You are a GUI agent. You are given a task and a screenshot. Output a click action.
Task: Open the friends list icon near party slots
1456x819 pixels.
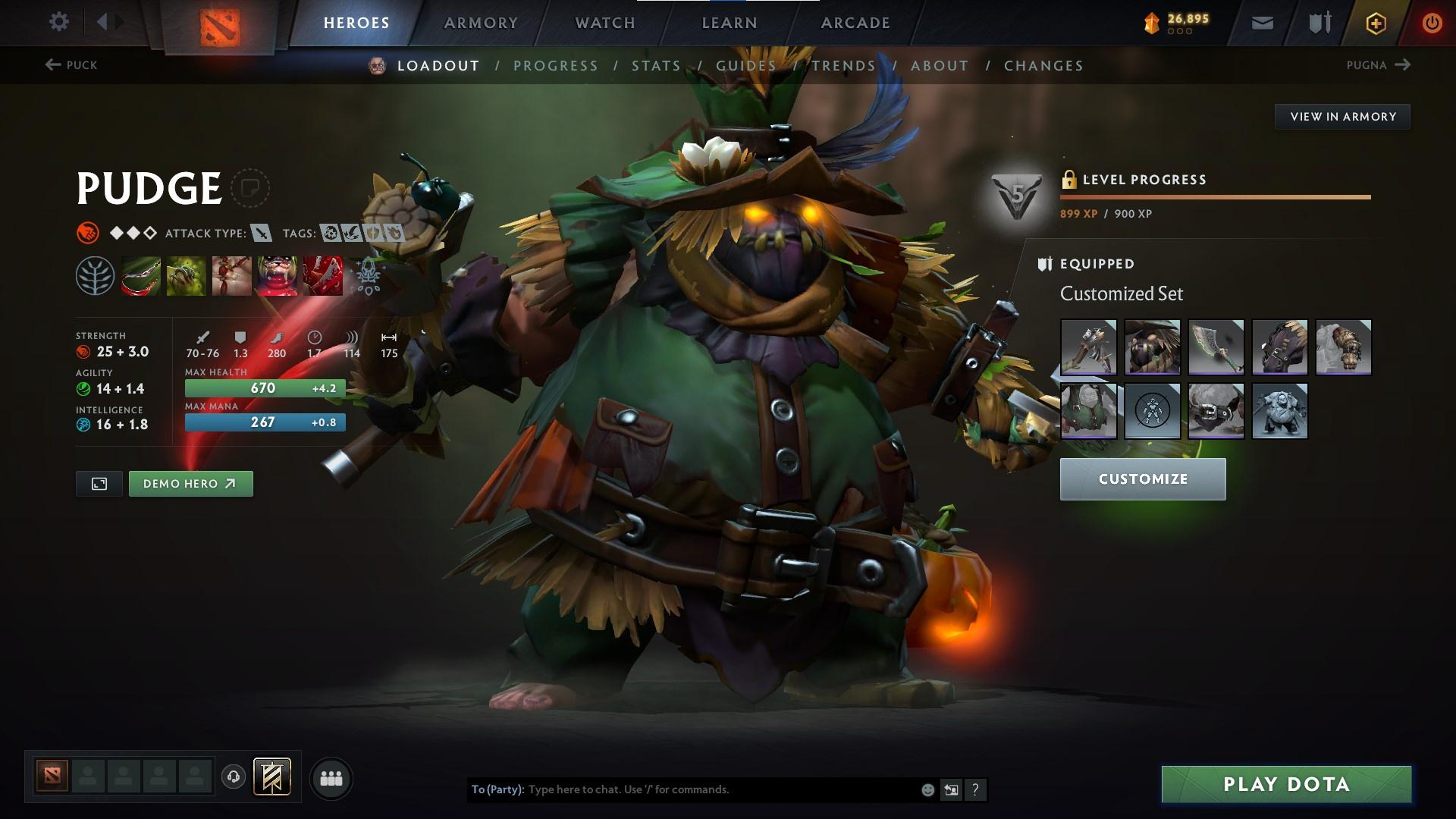tap(331, 777)
